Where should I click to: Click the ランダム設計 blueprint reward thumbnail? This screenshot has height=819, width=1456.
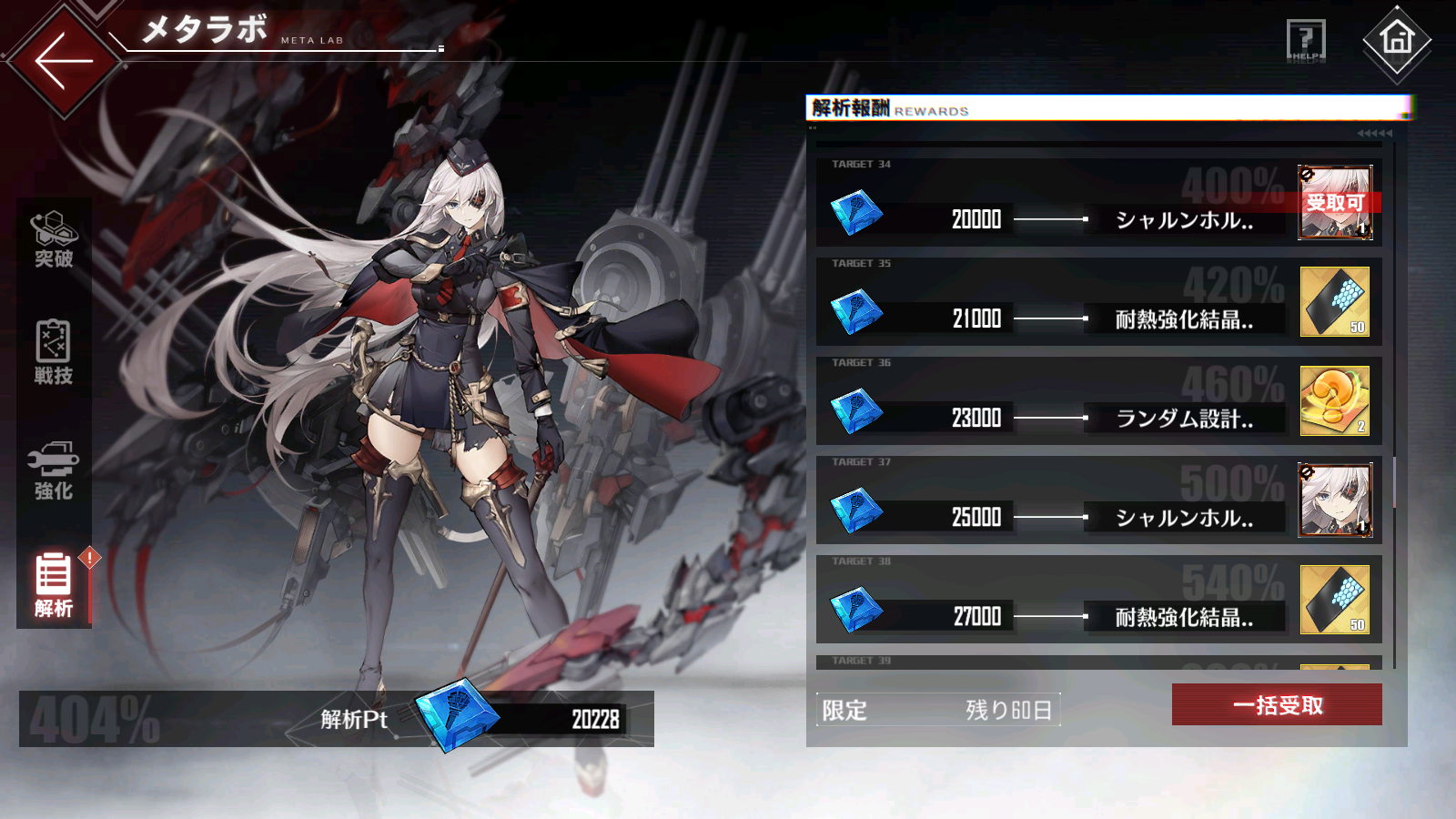click(1334, 400)
